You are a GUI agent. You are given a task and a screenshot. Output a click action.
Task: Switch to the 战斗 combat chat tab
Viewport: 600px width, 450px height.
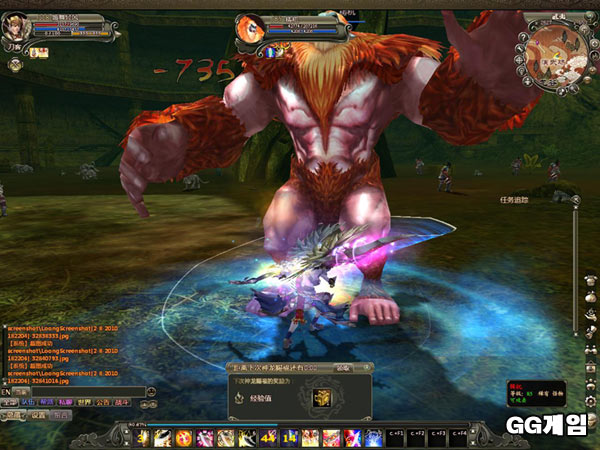click(121, 402)
